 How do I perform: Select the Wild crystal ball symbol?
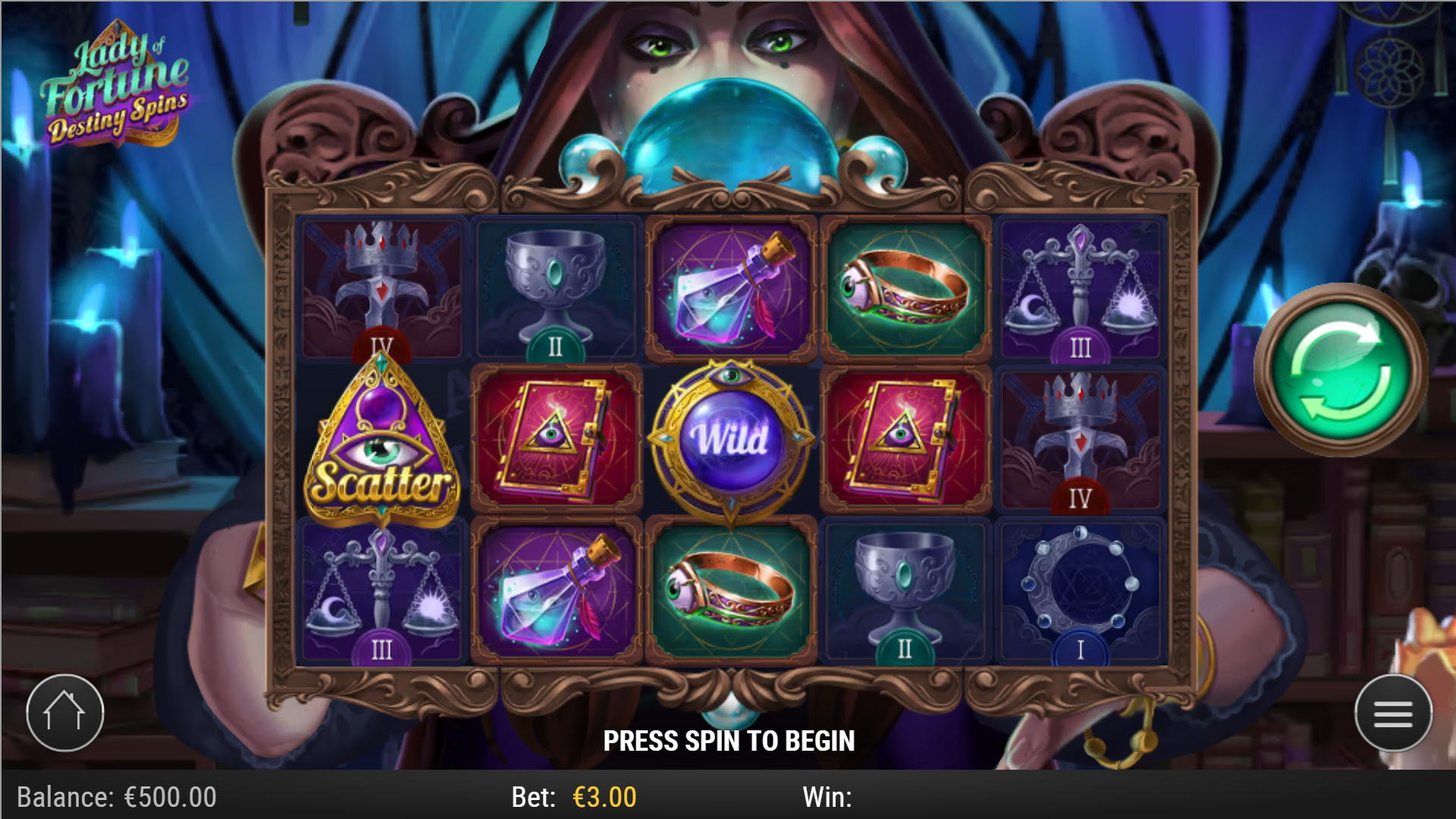(x=730, y=440)
